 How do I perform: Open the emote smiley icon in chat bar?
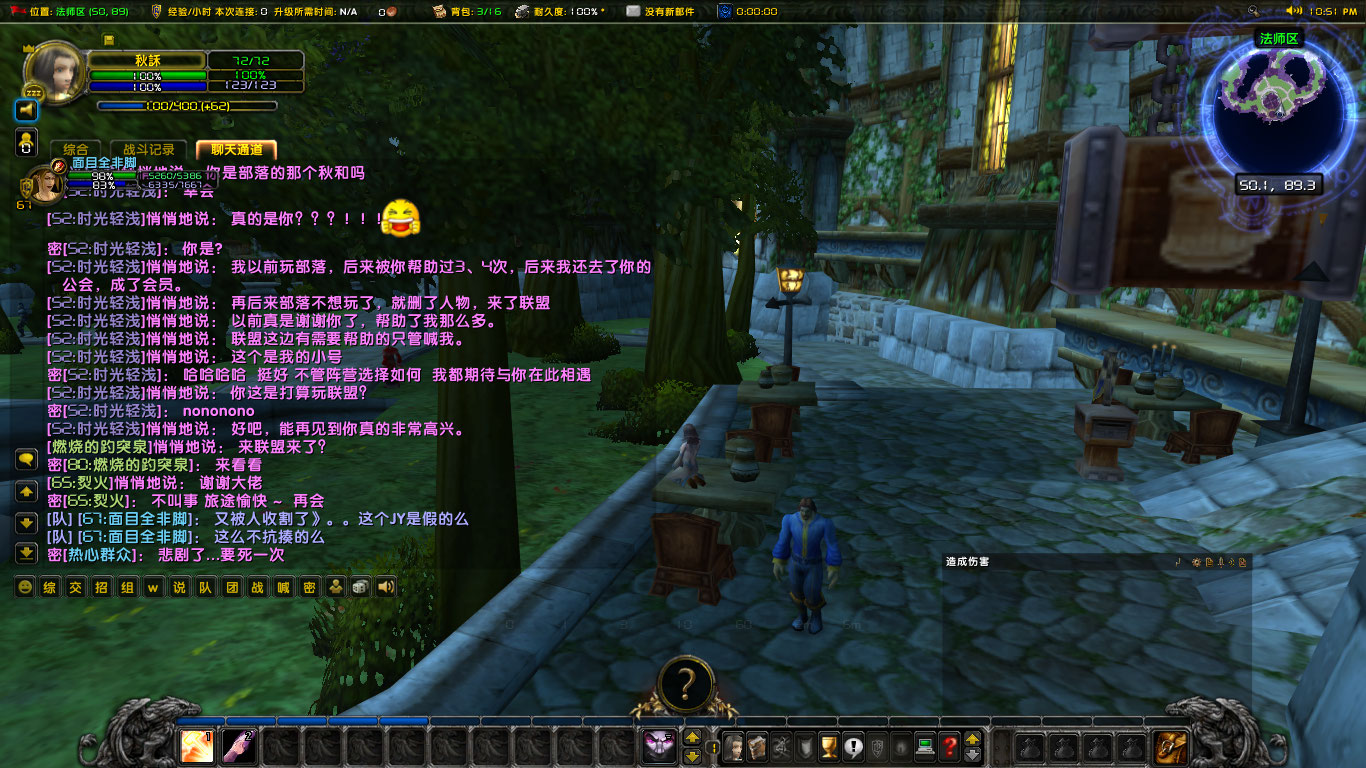tap(26, 587)
